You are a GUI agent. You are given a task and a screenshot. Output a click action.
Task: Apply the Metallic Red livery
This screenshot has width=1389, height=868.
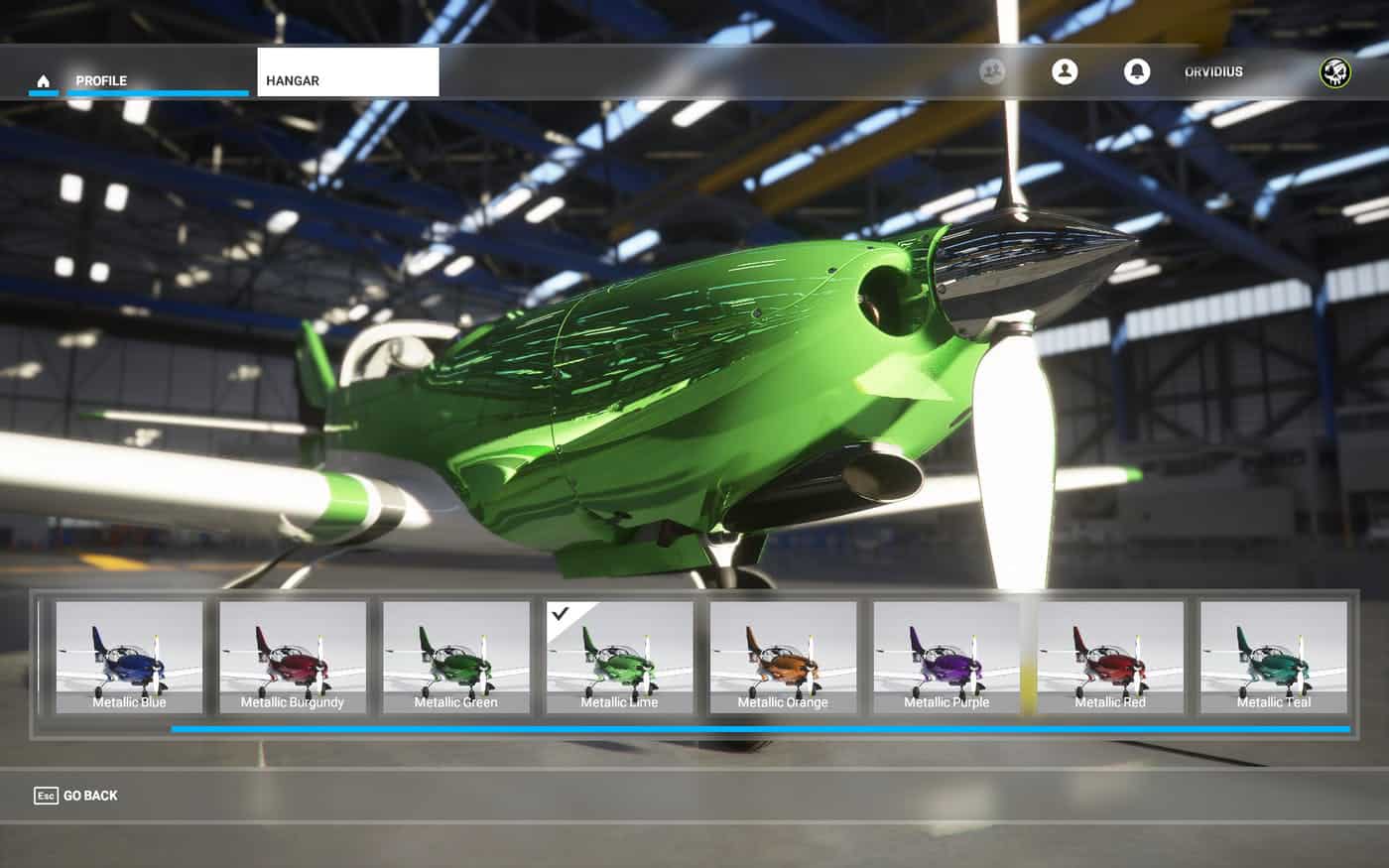point(1110,657)
